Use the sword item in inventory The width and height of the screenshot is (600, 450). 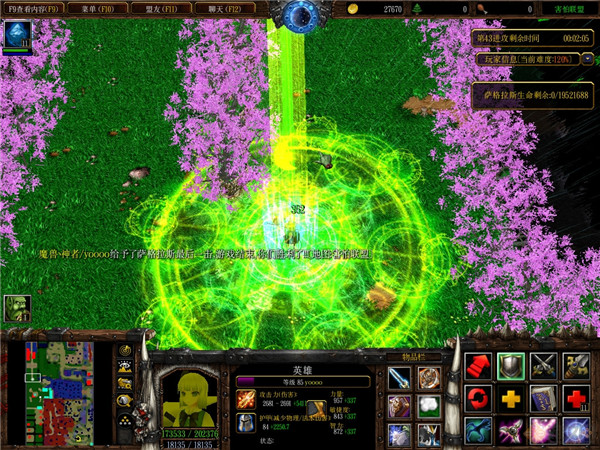pos(399,378)
